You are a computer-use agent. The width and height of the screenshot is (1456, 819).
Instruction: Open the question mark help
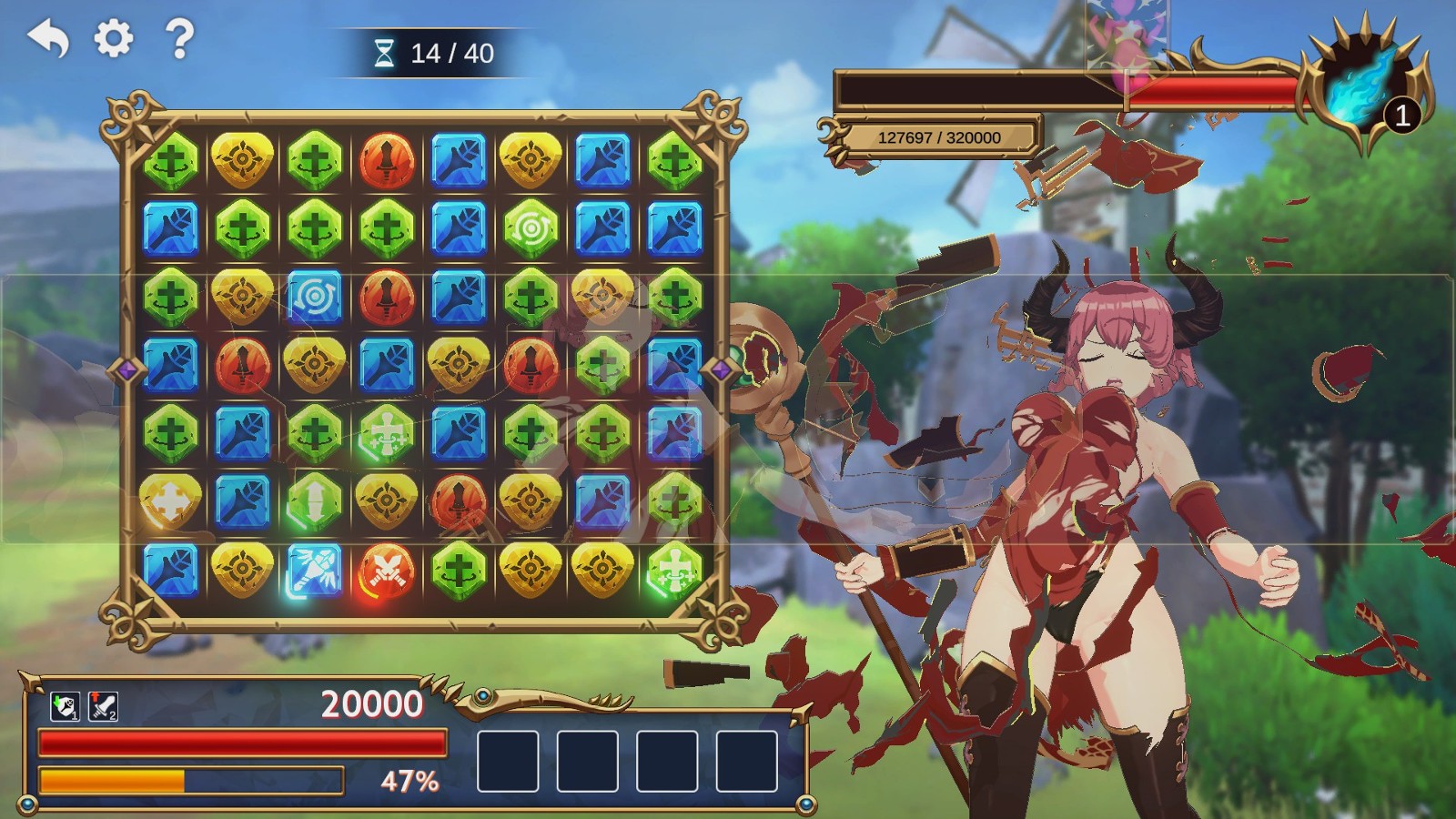coord(179,39)
